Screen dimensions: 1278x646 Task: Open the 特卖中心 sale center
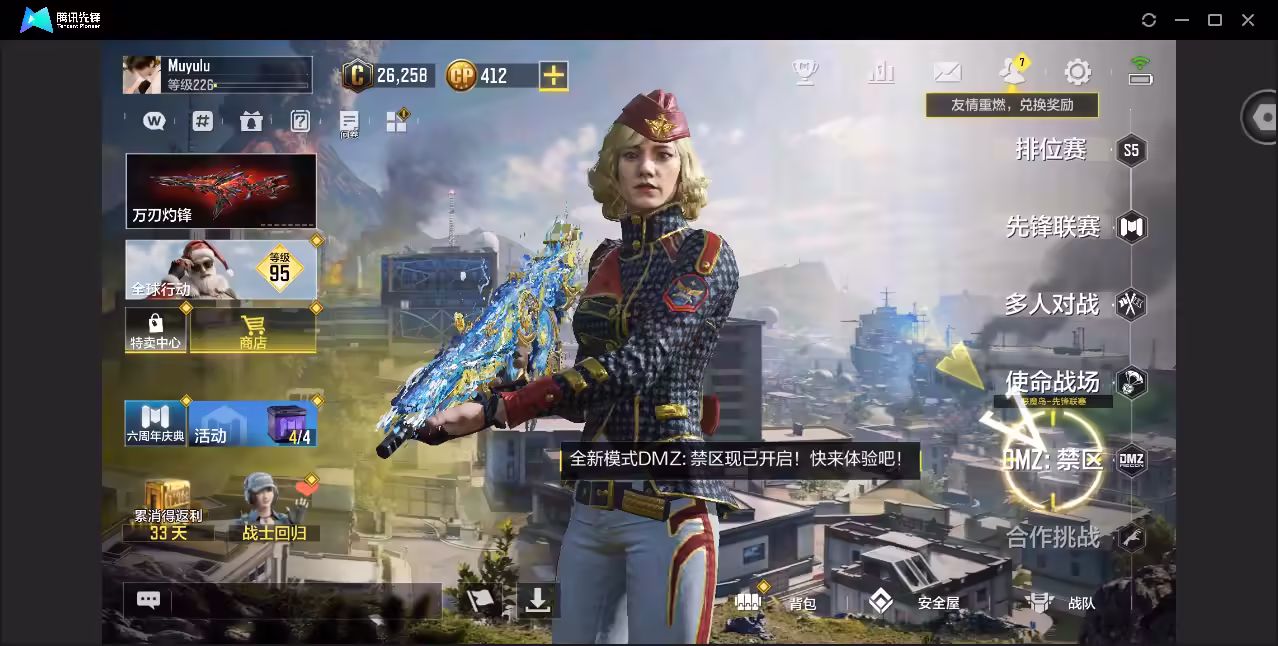click(x=155, y=330)
